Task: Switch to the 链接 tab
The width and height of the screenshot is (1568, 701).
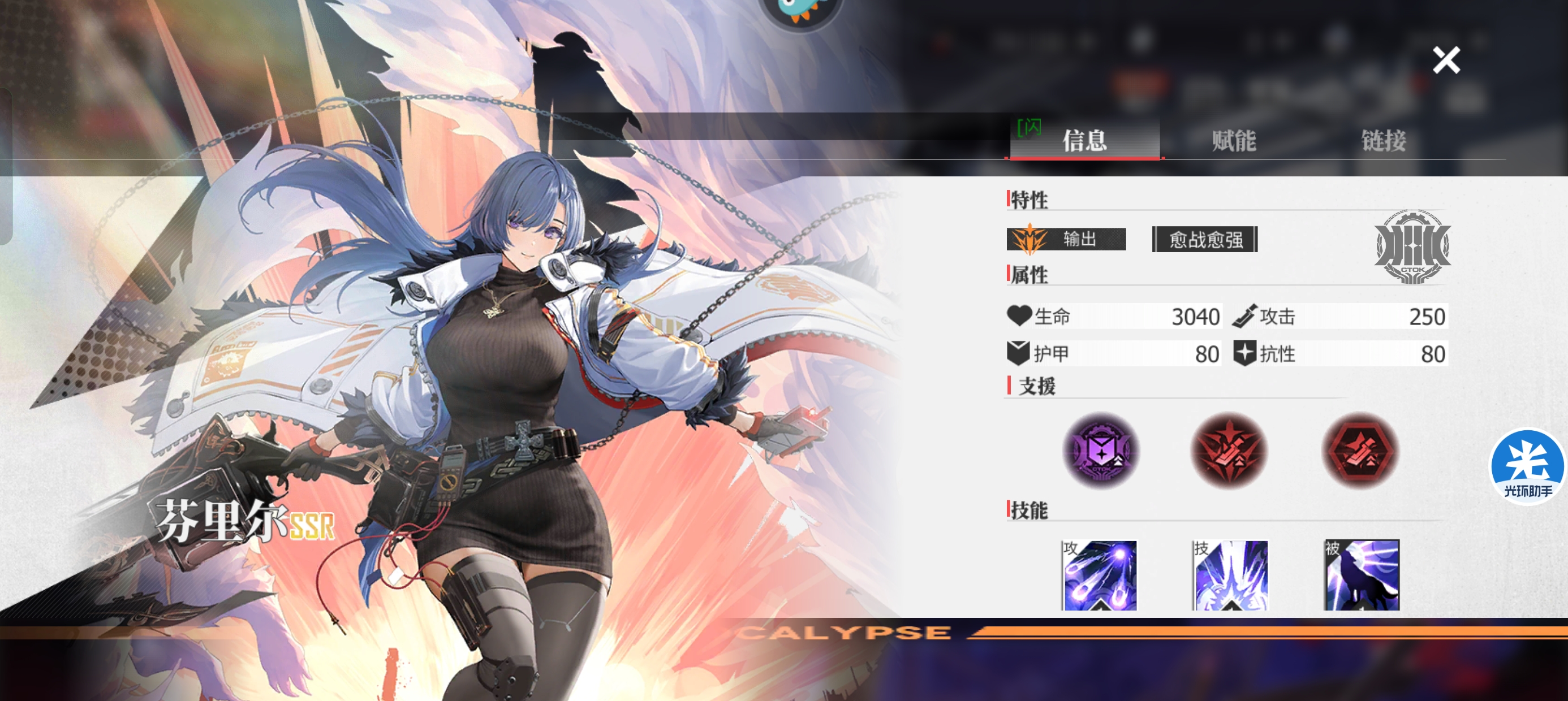Action: [1384, 141]
